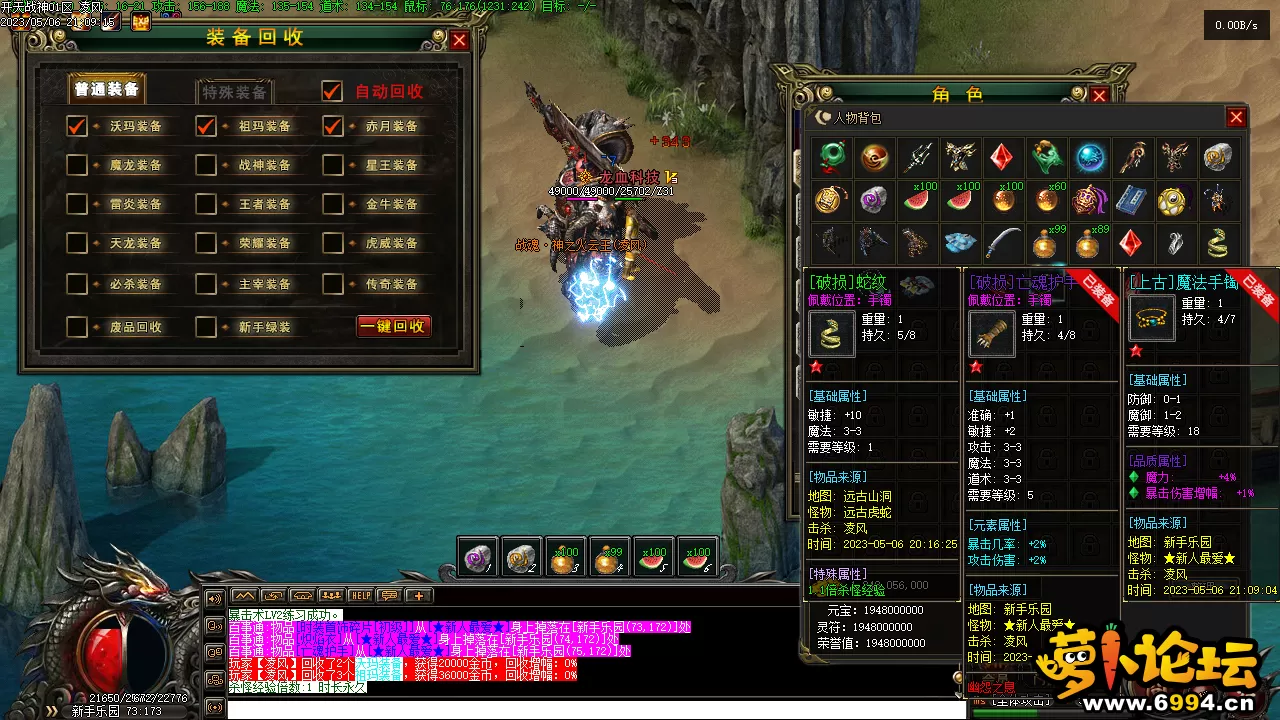Toggle the 自动回收 auto-recycle checkbox
The height and width of the screenshot is (720, 1280).
tap(332, 91)
